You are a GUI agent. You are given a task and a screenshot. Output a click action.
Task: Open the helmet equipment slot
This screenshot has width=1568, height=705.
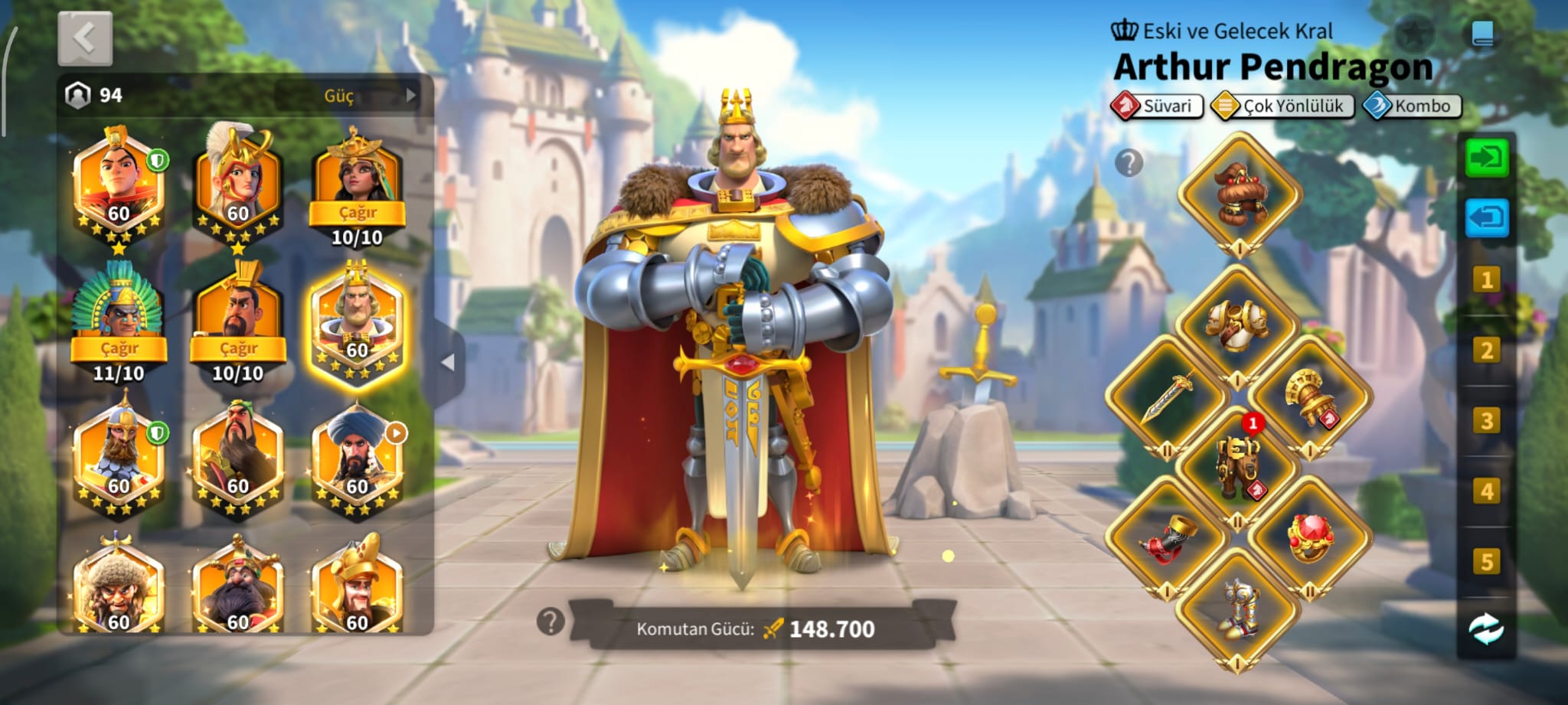pyautogui.click(x=1239, y=194)
